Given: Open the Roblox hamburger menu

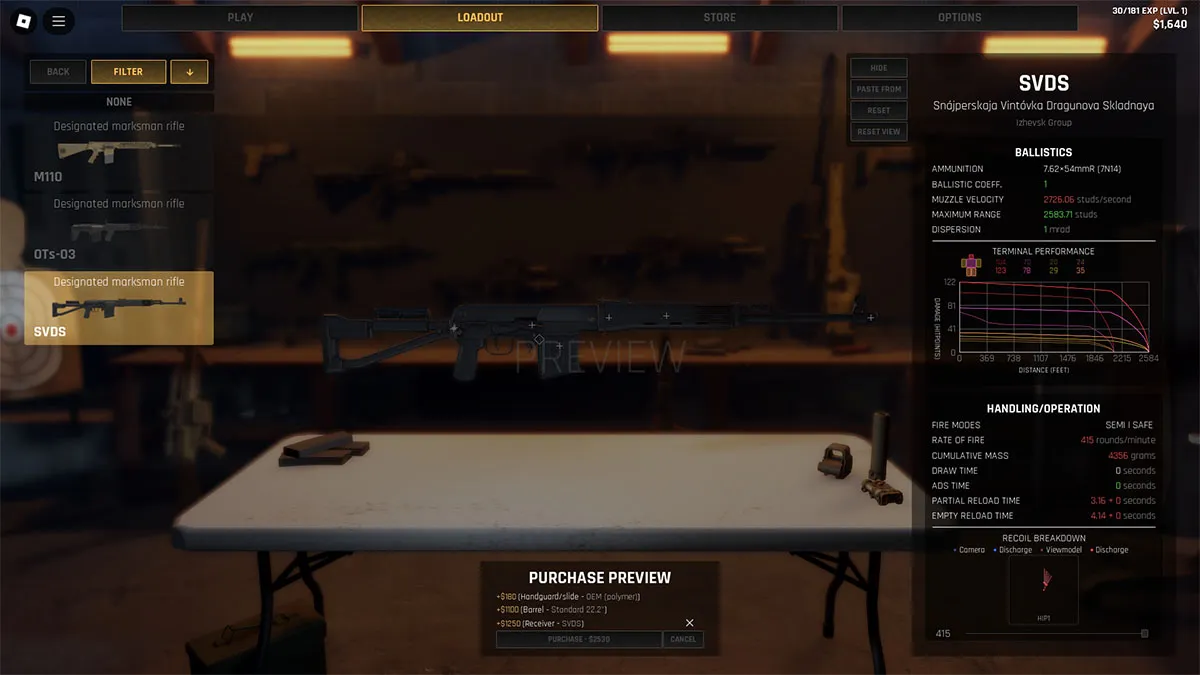Looking at the screenshot, I should pos(59,20).
